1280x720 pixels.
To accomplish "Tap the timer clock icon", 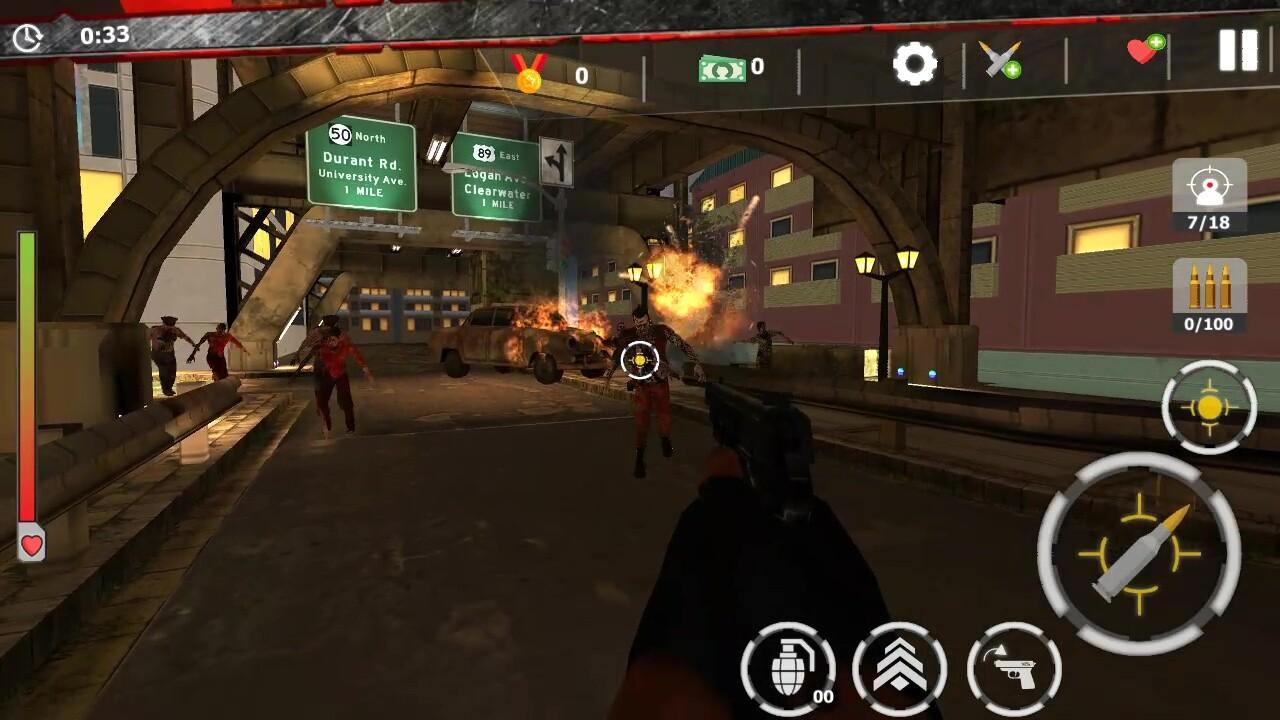I will coord(28,37).
